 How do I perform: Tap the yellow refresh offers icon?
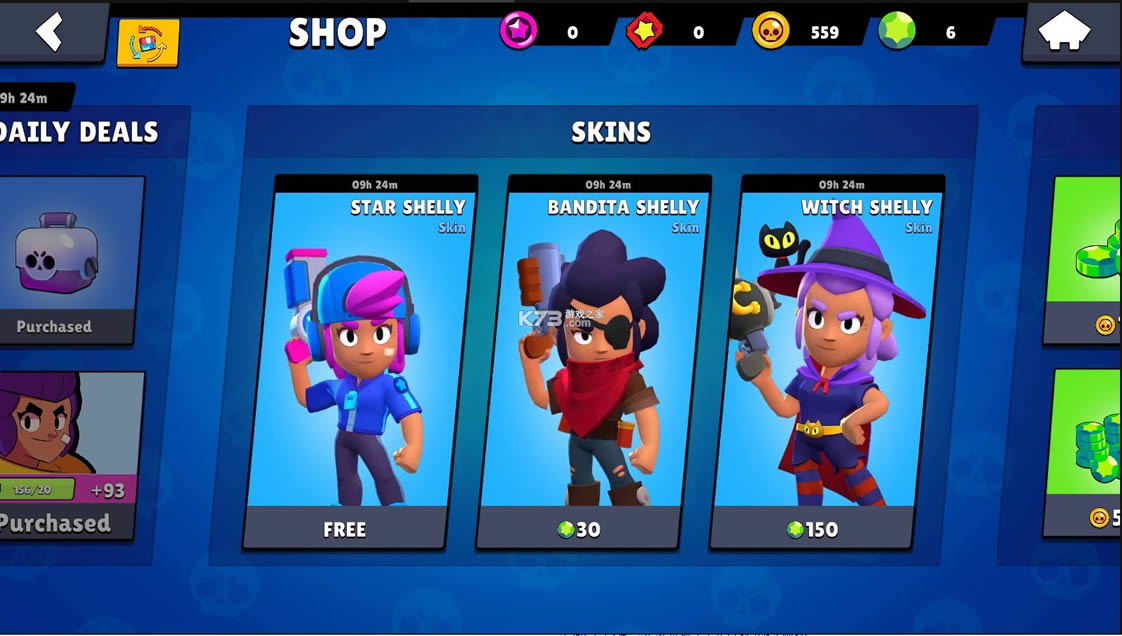tap(148, 44)
